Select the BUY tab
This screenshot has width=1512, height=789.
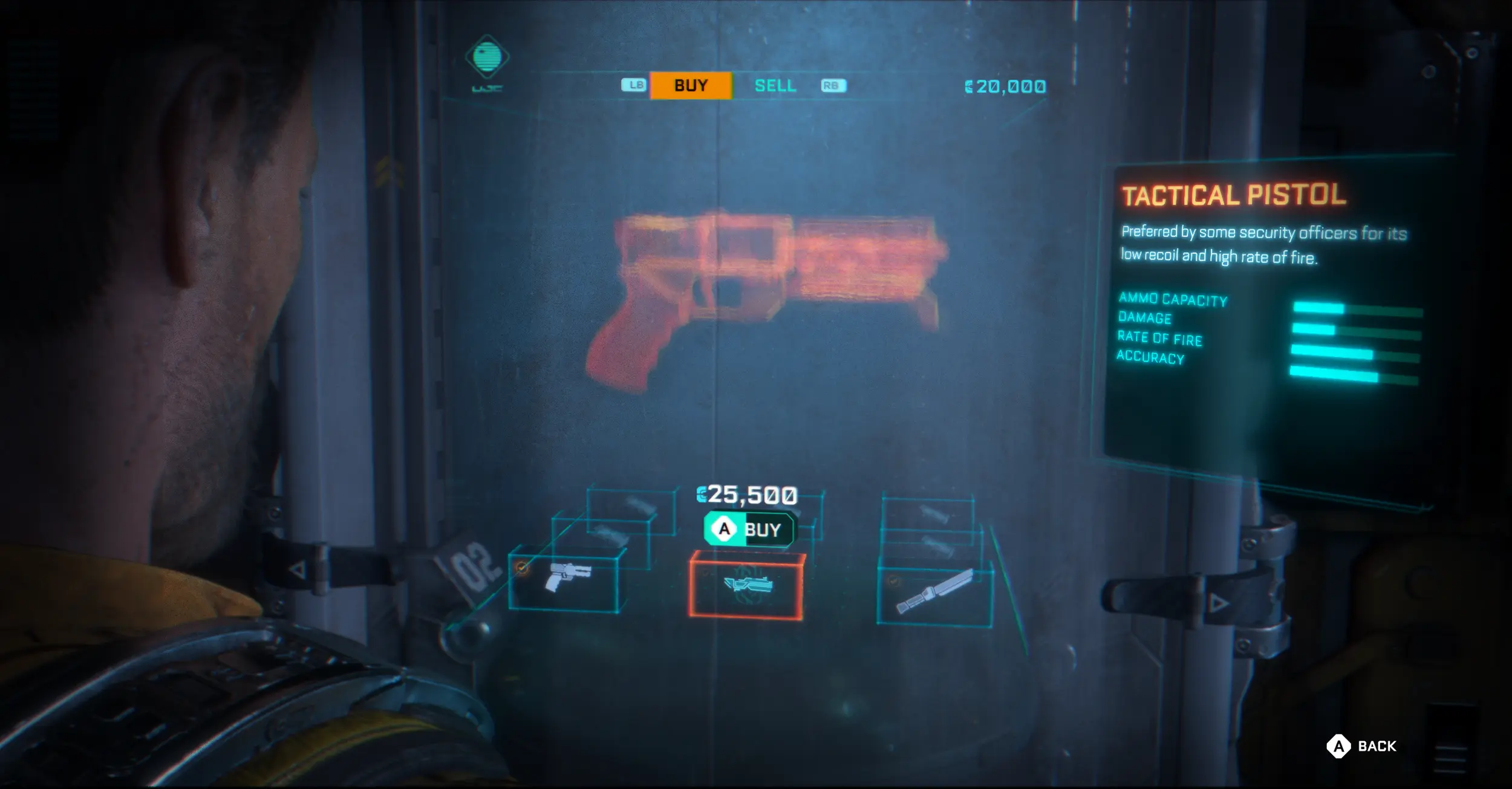[691, 86]
